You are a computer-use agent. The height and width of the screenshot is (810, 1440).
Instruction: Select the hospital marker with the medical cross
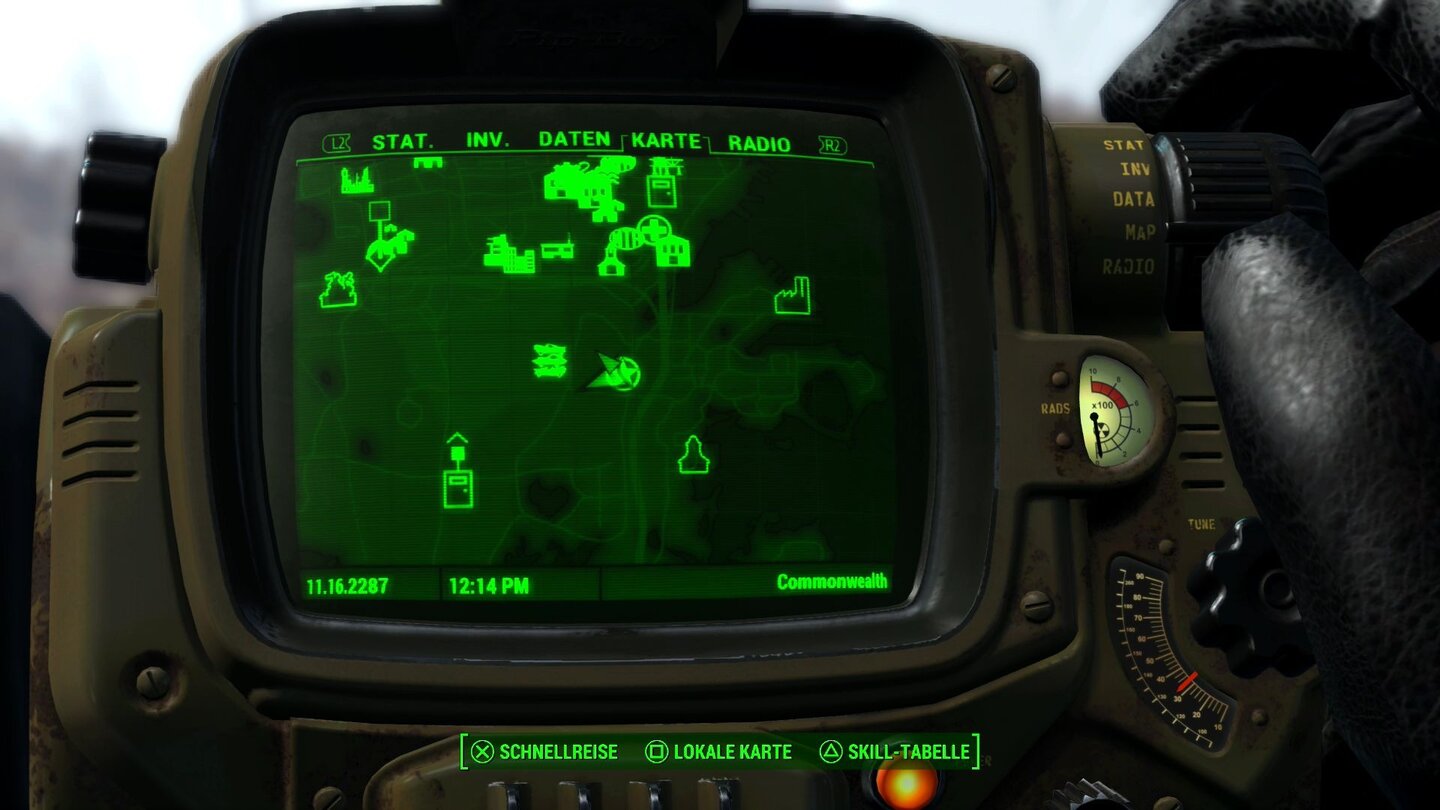click(655, 229)
